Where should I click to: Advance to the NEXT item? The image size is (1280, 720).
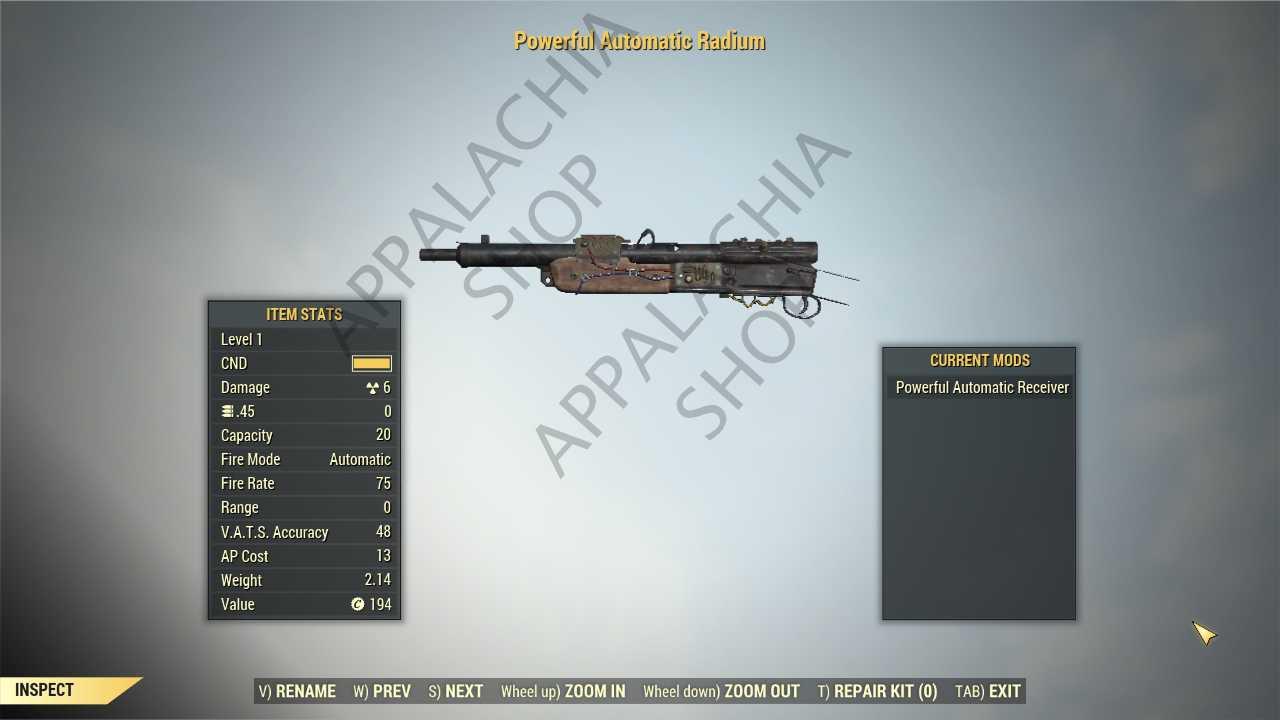coord(455,691)
